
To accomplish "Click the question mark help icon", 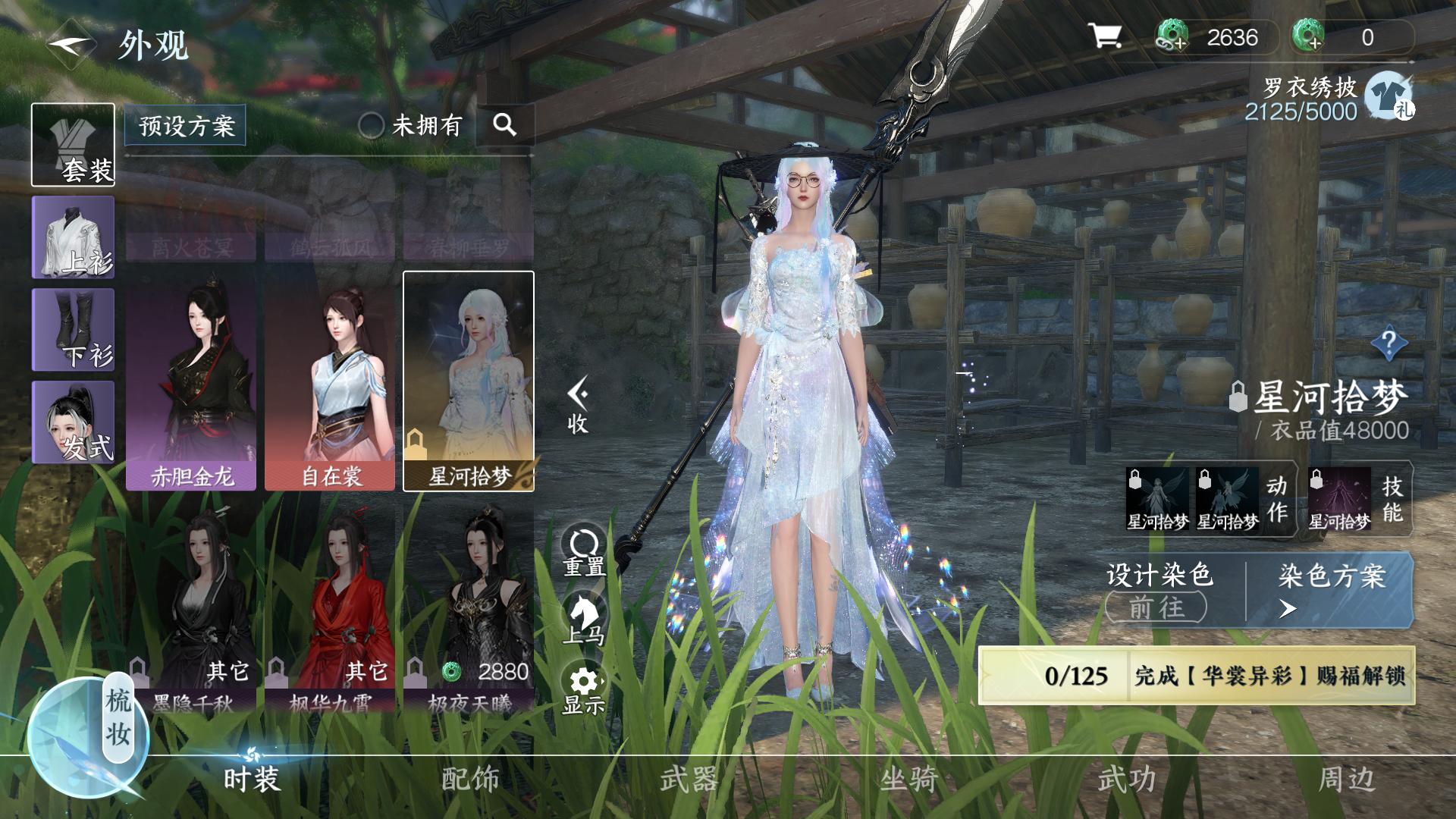I will 1389,343.
